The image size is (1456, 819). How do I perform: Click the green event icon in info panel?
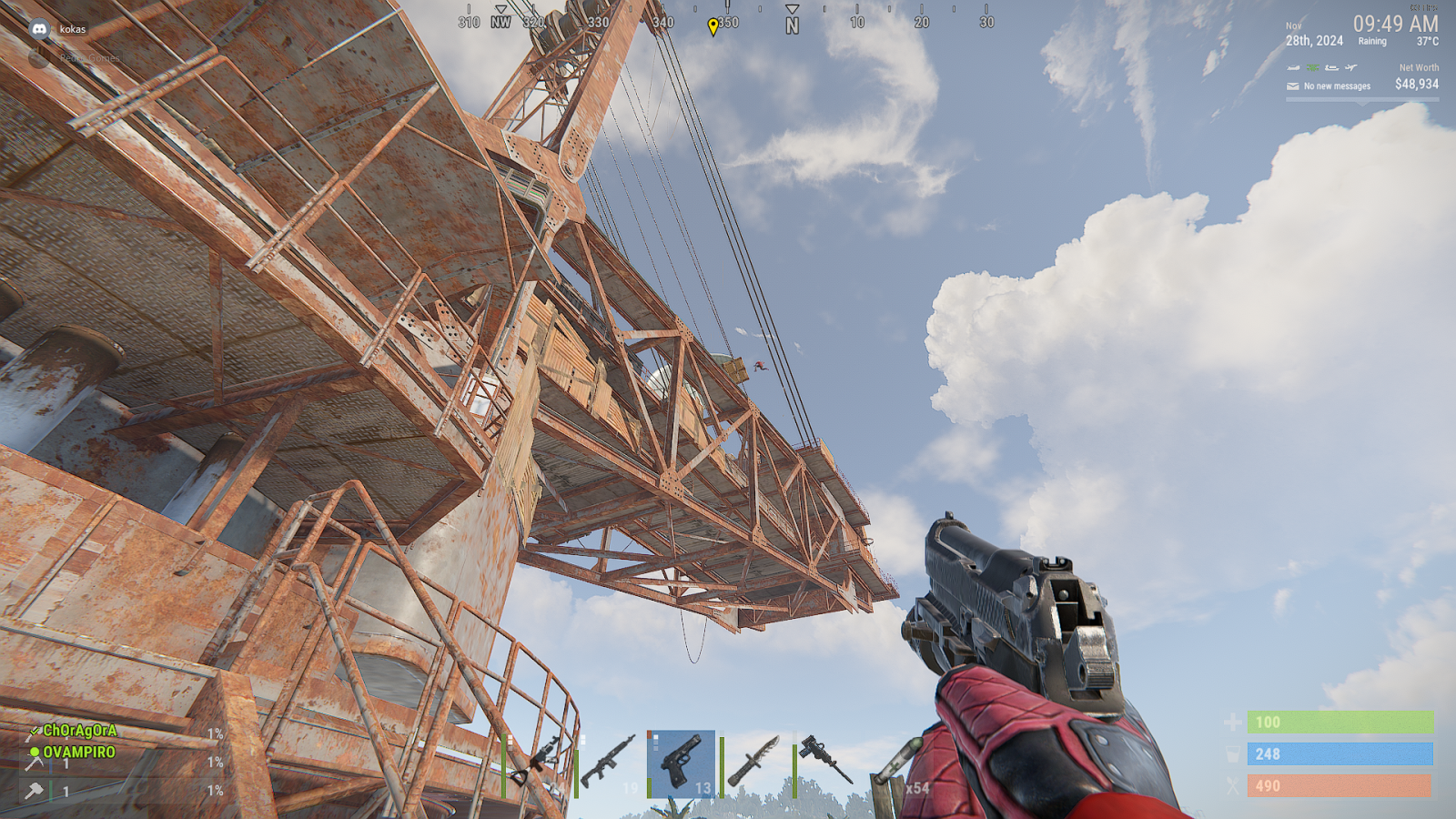tap(1312, 68)
